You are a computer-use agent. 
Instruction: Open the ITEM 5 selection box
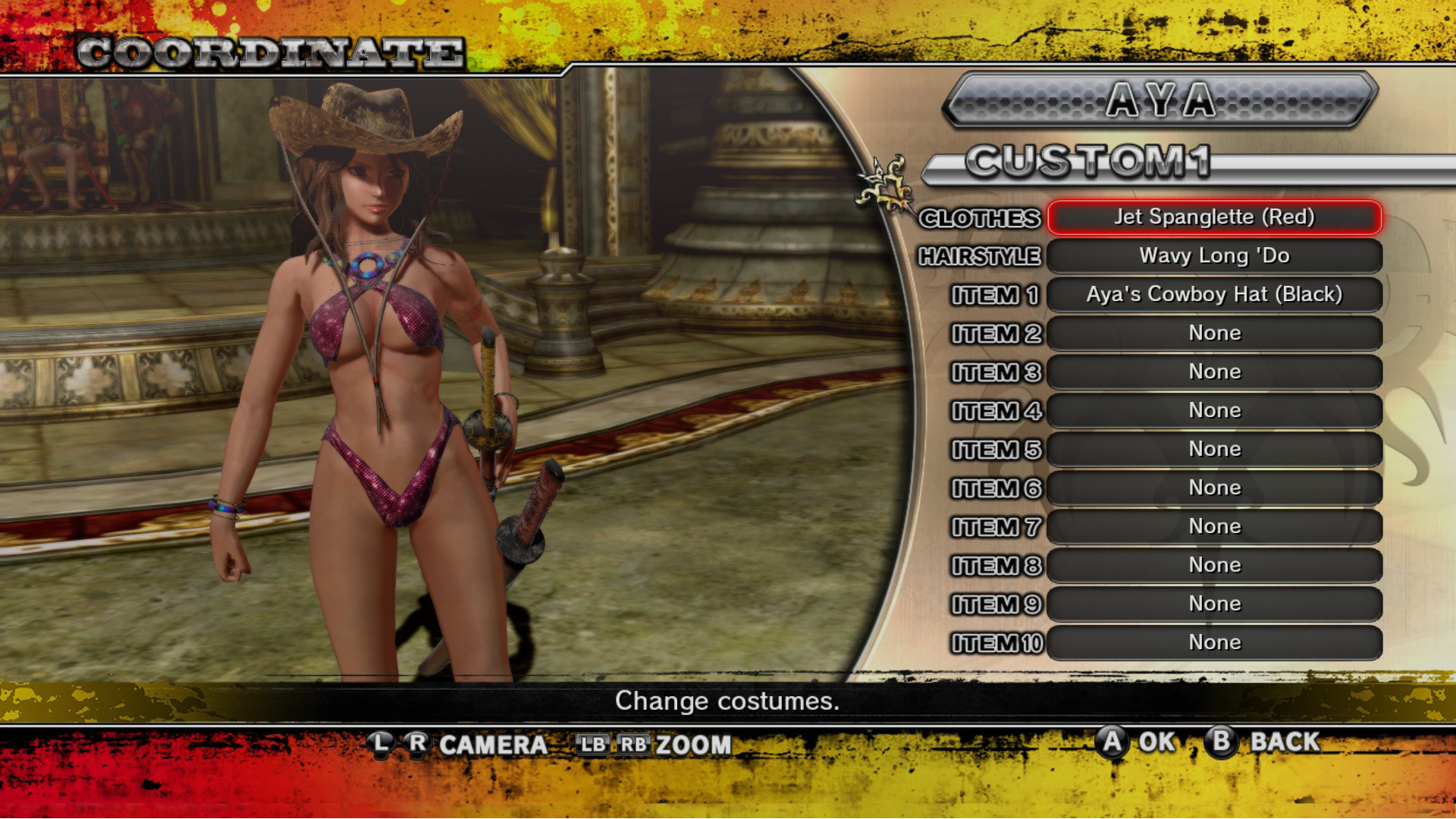[x=1213, y=449]
